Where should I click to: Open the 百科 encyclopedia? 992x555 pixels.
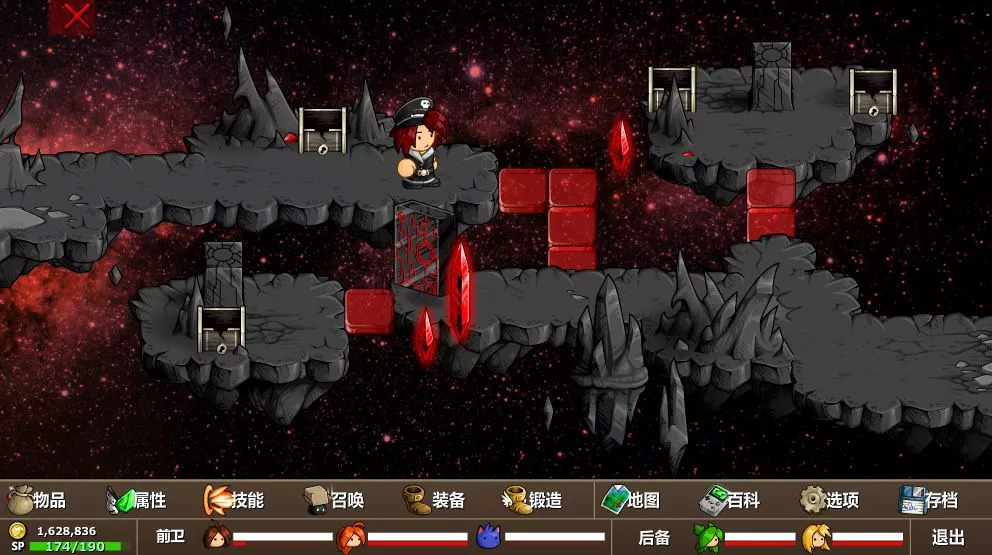[x=730, y=500]
